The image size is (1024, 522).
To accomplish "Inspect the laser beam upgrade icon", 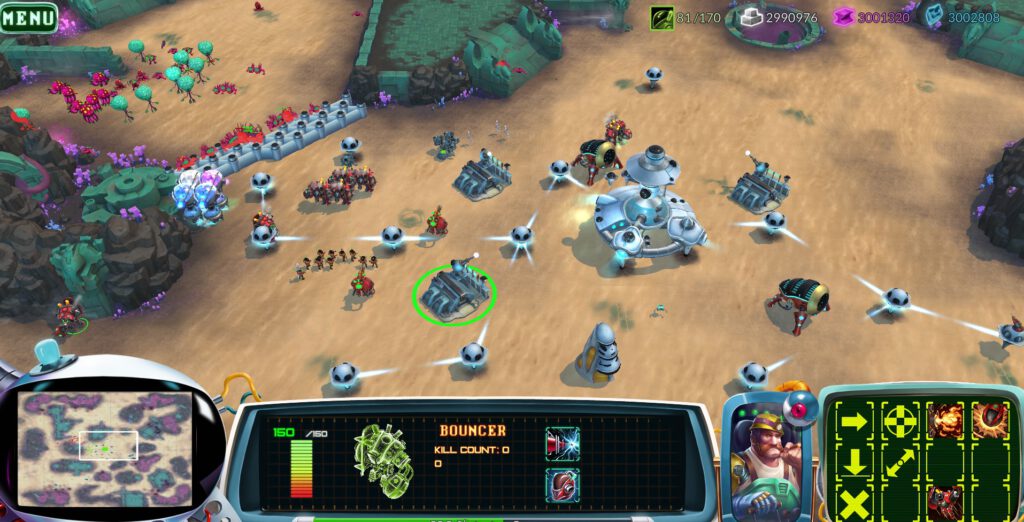I will pos(562,443).
